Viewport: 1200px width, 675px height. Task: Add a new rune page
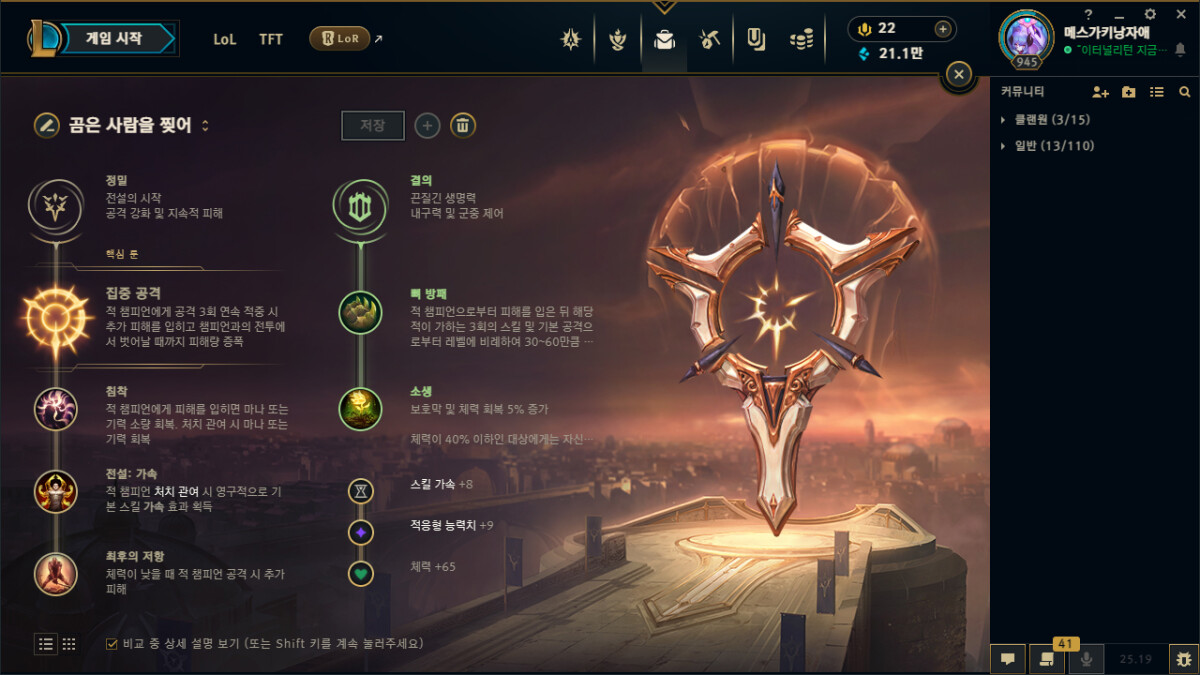click(427, 126)
